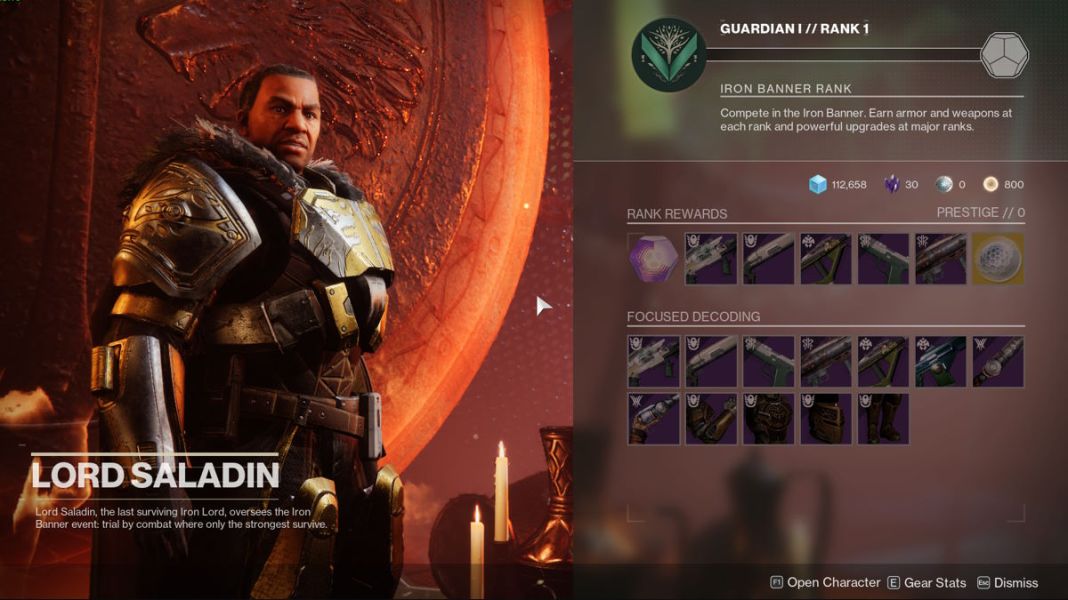Pick the Iron Banner chest armor slot
The width and height of the screenshot is (1068, 600).
pos(769,419)
